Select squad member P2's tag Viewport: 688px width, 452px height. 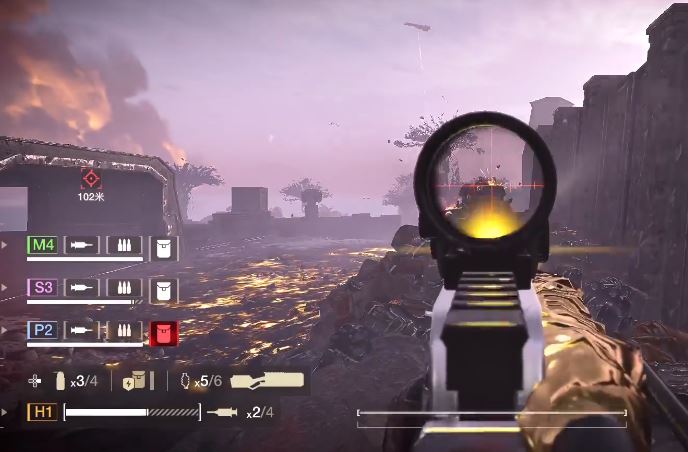43,330
